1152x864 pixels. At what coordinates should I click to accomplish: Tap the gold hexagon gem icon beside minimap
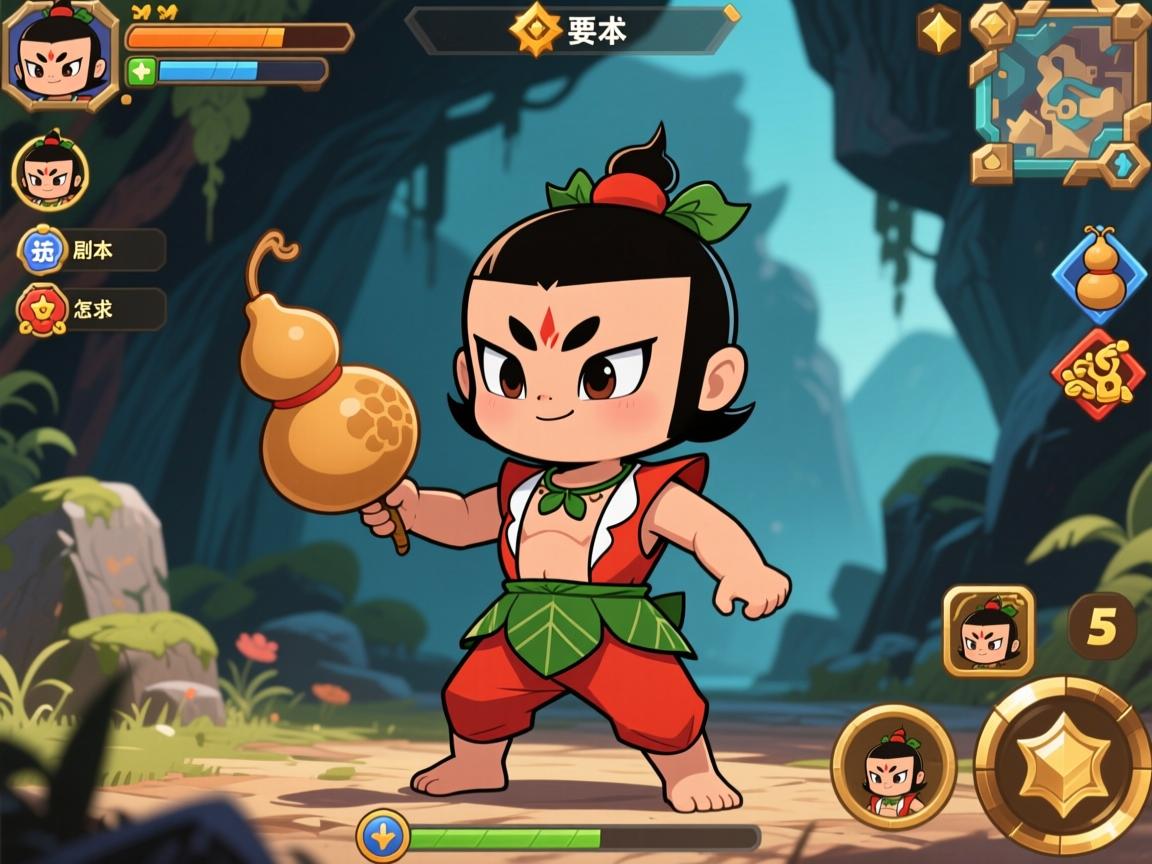tap(939, 31)
